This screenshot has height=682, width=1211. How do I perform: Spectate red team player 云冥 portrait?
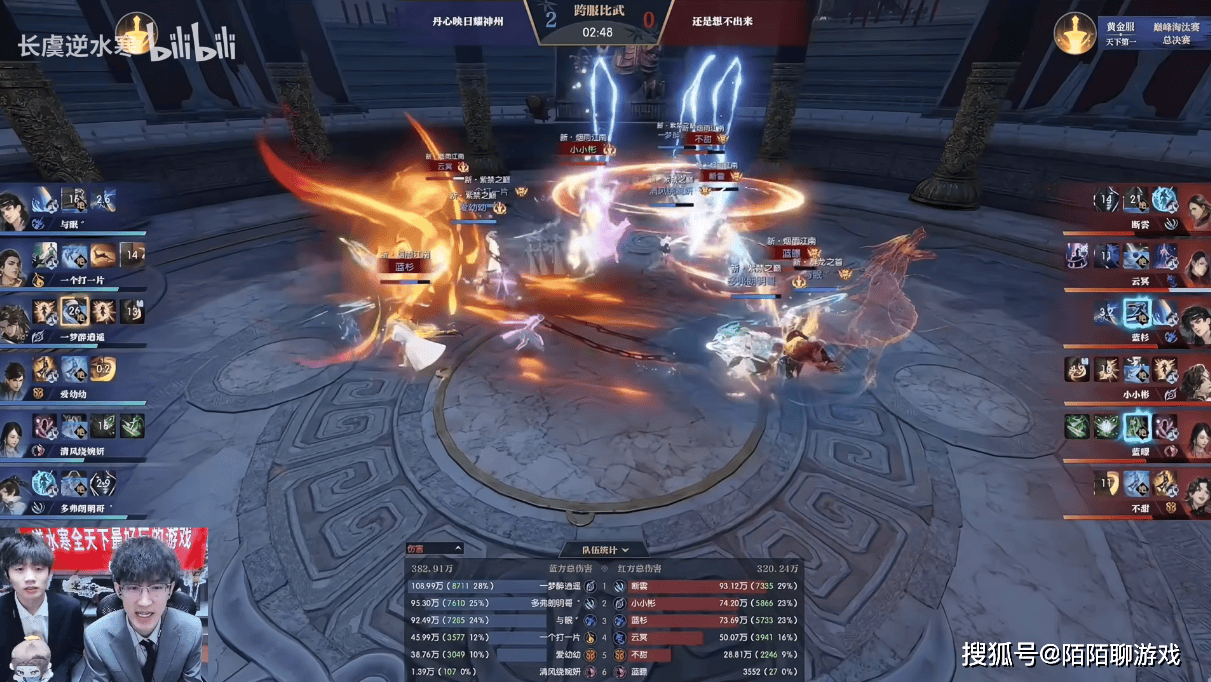(x=1195, y=263)
